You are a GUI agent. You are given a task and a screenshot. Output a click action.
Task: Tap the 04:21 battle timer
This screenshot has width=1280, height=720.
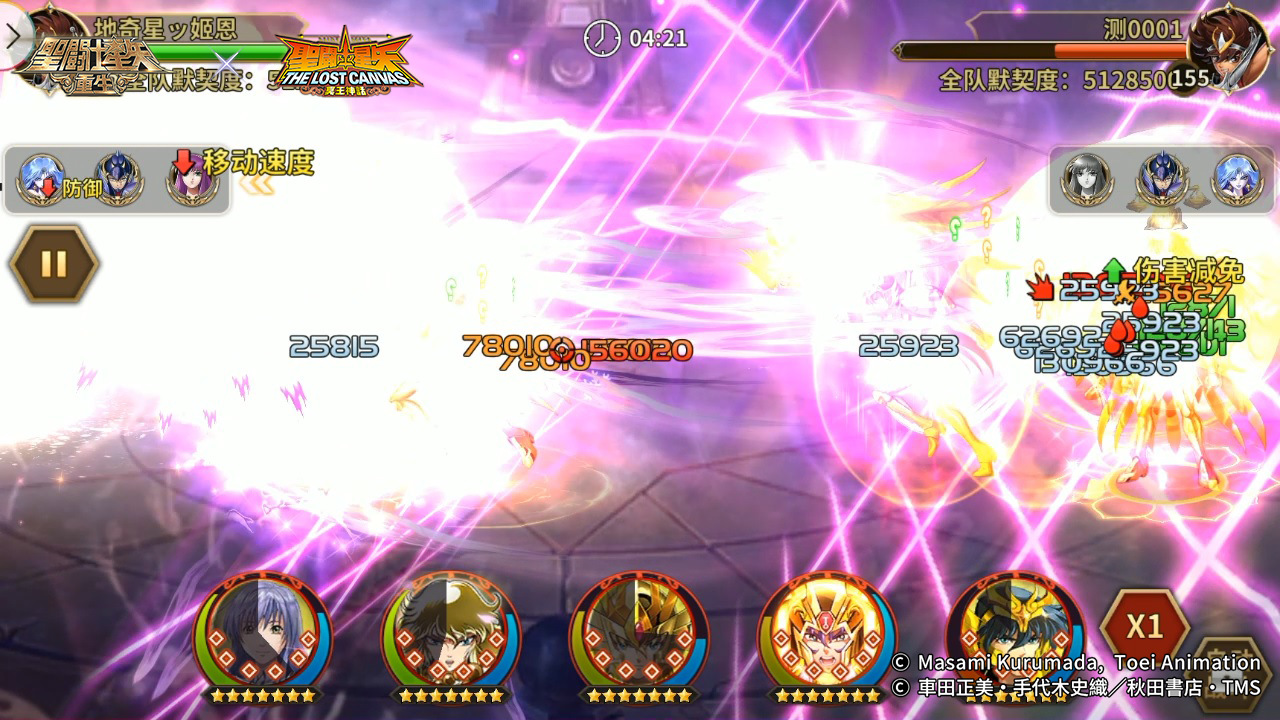pos(640,40)
